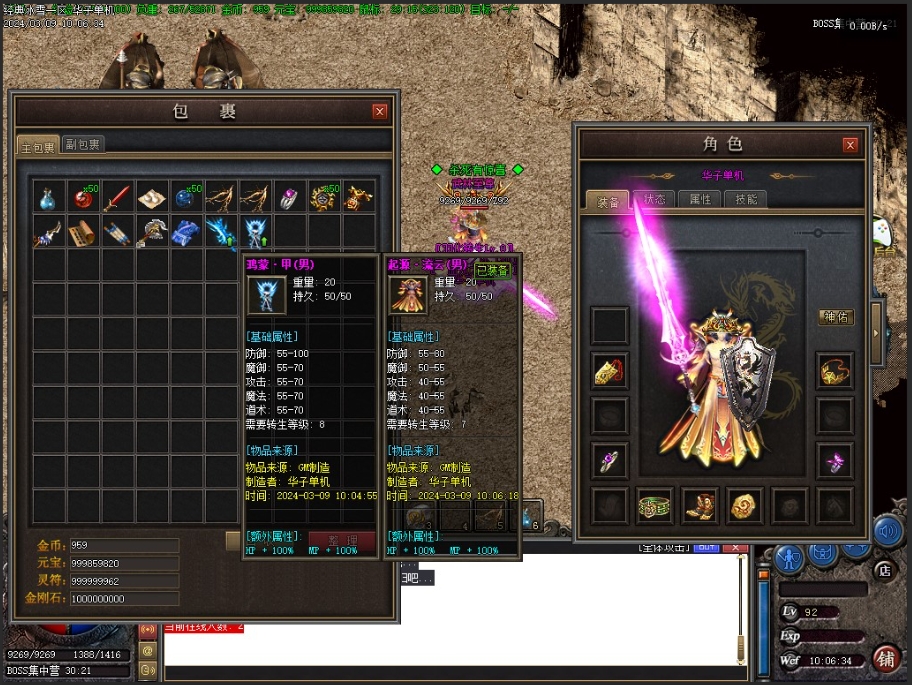Open the red 铺 shop button
The width and height of the screenshot is (912, 685).
click(x=885, y=658)
